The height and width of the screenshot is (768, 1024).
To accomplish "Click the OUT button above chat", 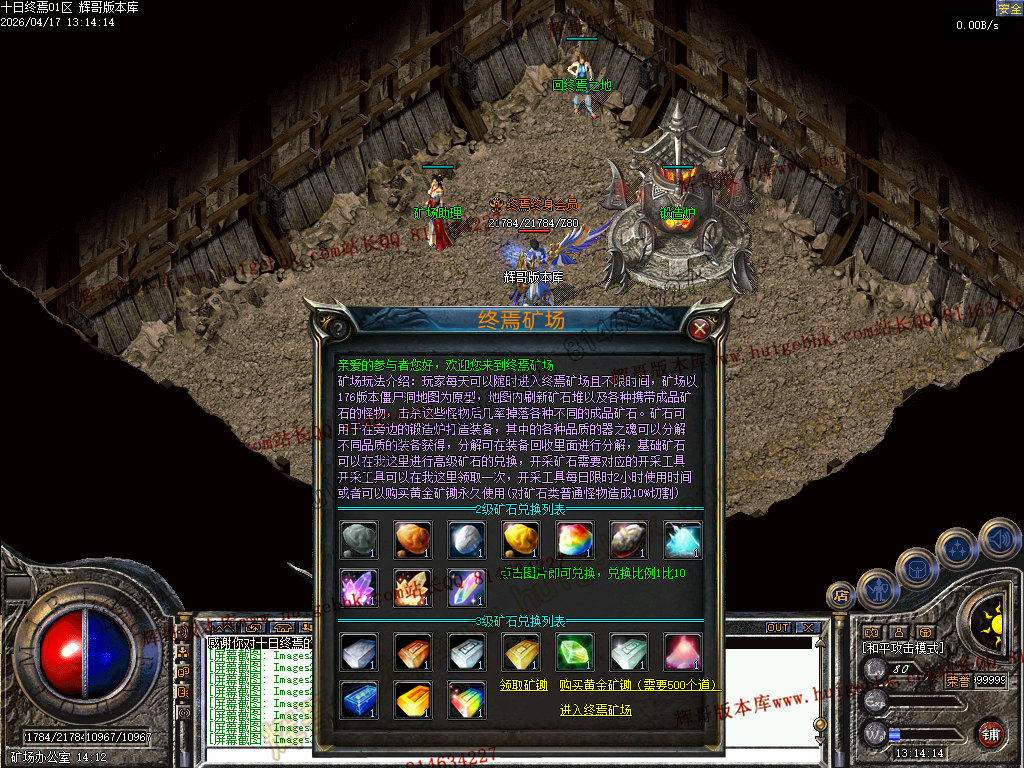I will 778,627.
